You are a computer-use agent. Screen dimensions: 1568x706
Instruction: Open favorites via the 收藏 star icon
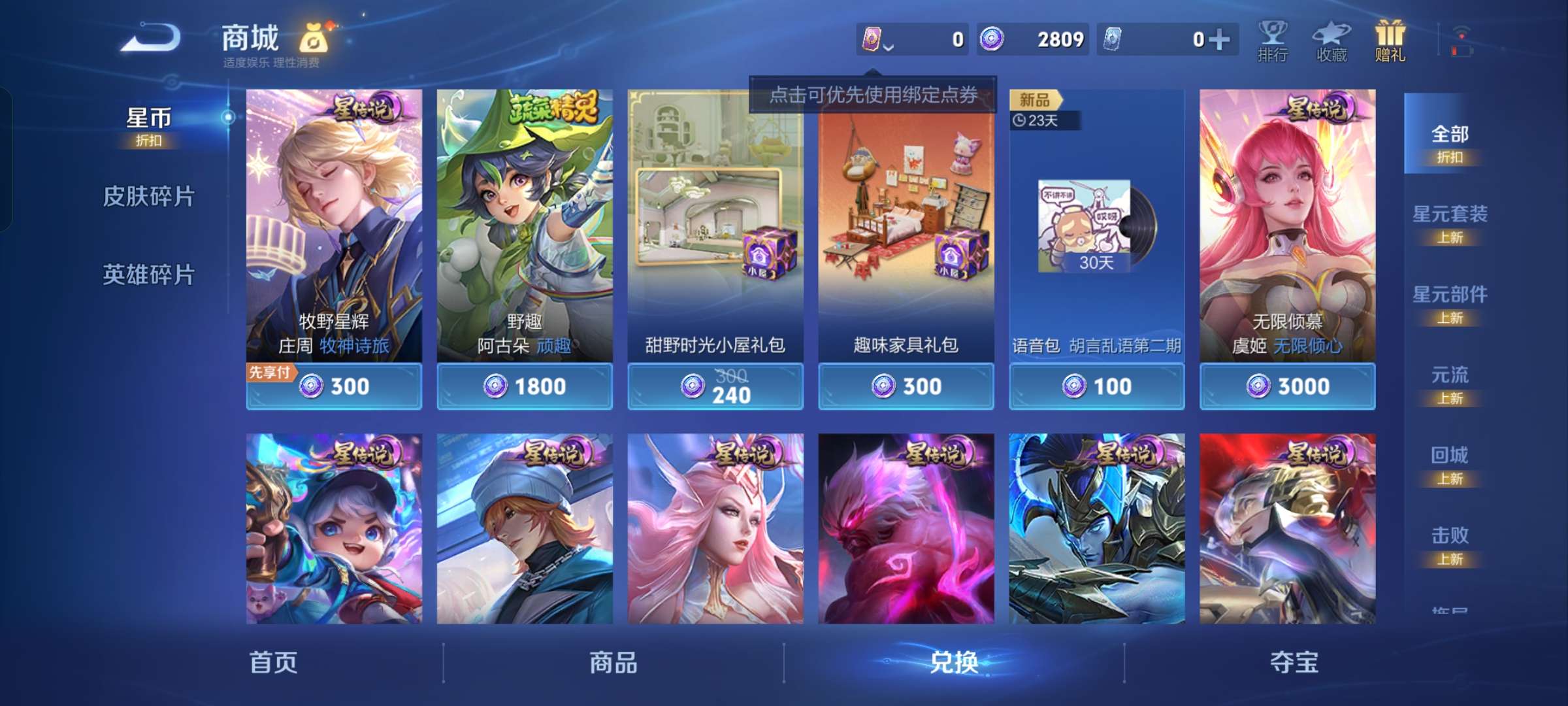point(1333,39)
